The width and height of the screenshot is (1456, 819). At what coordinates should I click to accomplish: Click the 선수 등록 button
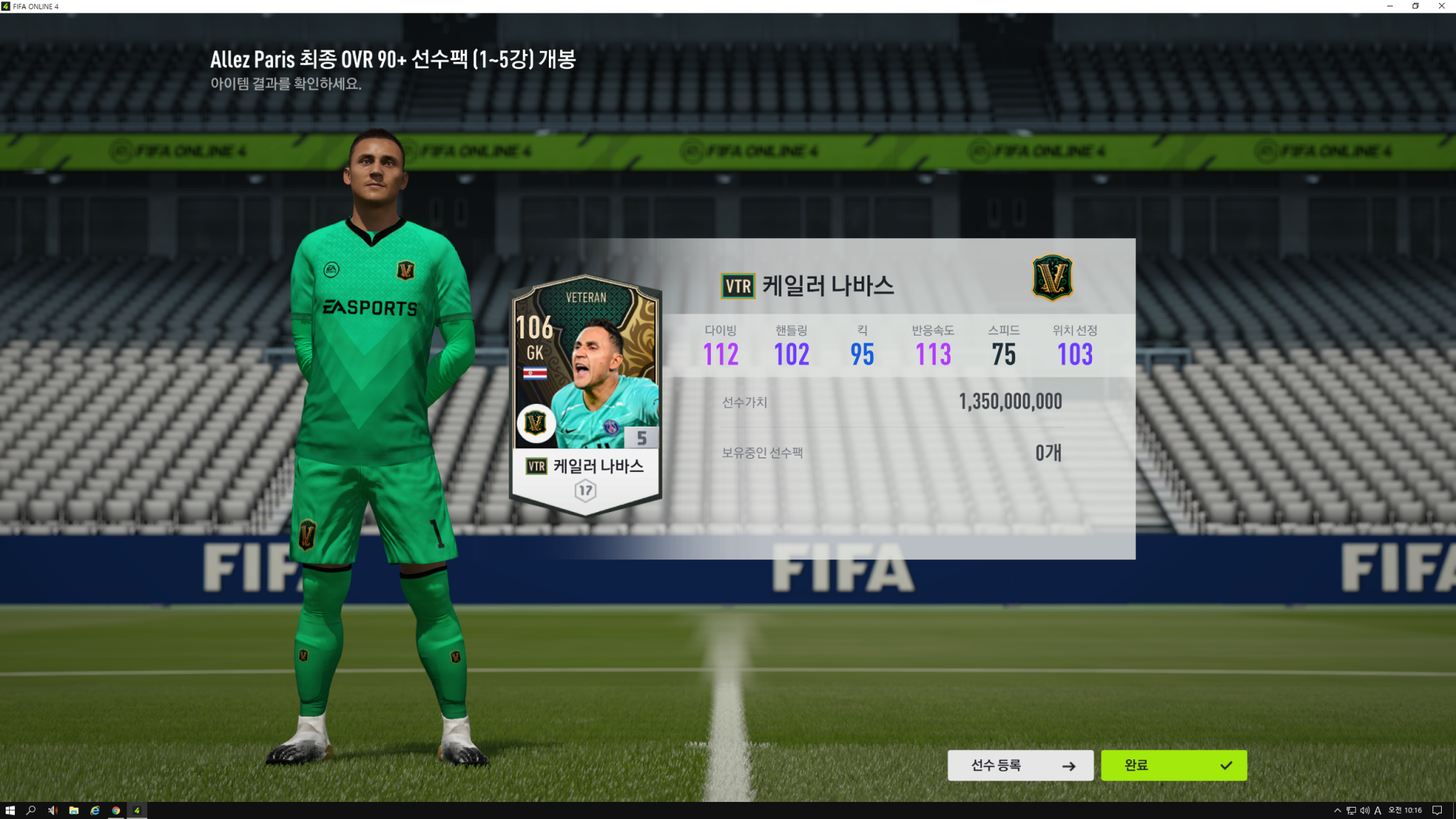pos(1020,766)
